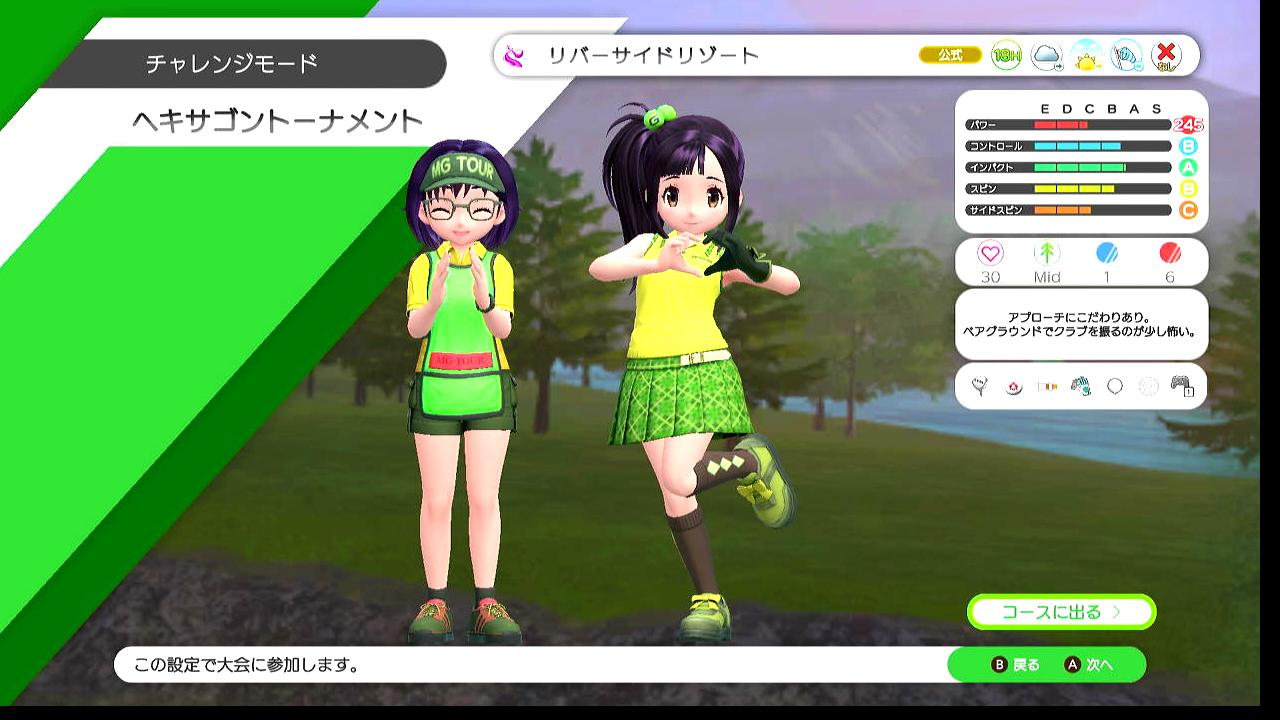Click the wind flag icon
This screenshot has height=720, width=1280.
[x=1126, y=56]
